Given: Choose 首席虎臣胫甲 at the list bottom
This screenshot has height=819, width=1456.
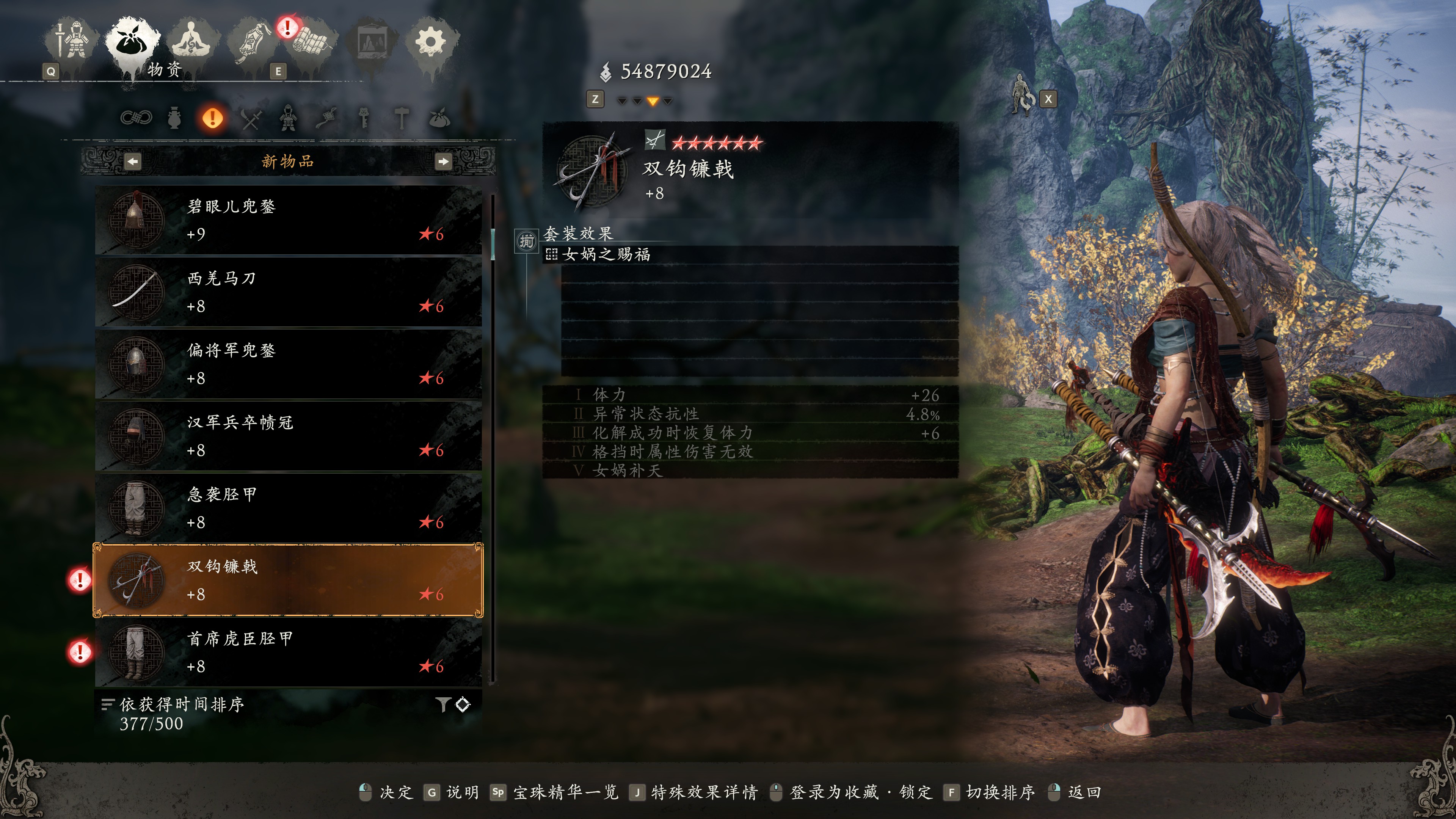Looking at the screenshot, I should 288,652.
